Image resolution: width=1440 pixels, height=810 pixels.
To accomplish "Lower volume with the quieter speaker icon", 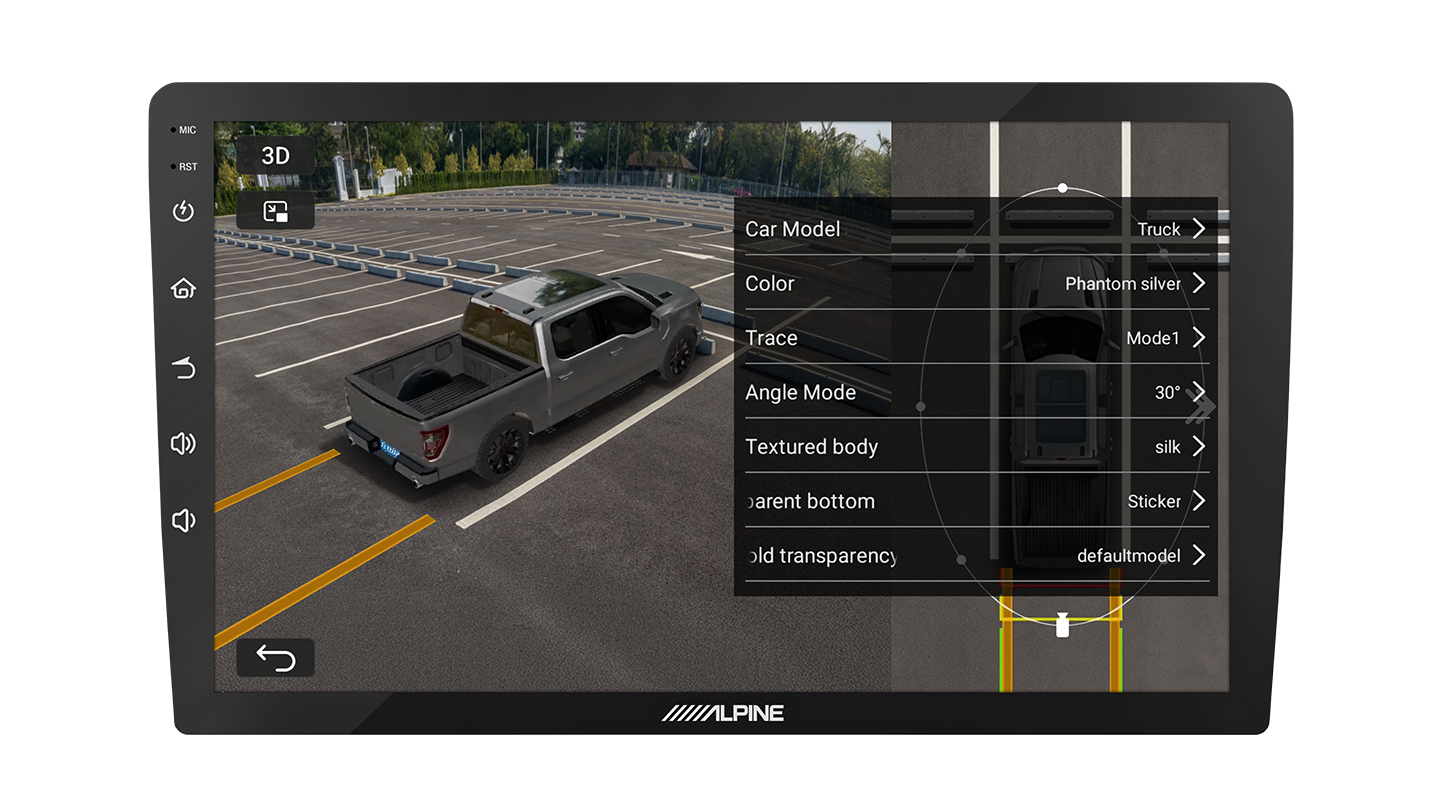I will click(182, 520).
